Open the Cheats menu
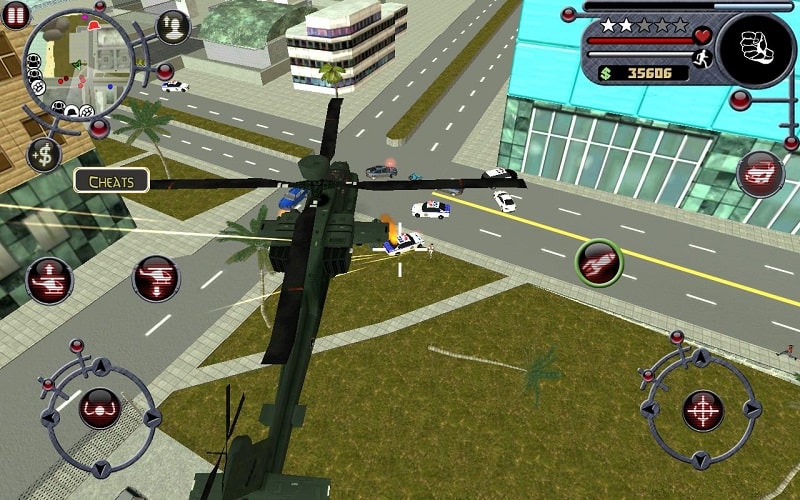Viewport: 800px width, 500px height. [x=111, y=181]
